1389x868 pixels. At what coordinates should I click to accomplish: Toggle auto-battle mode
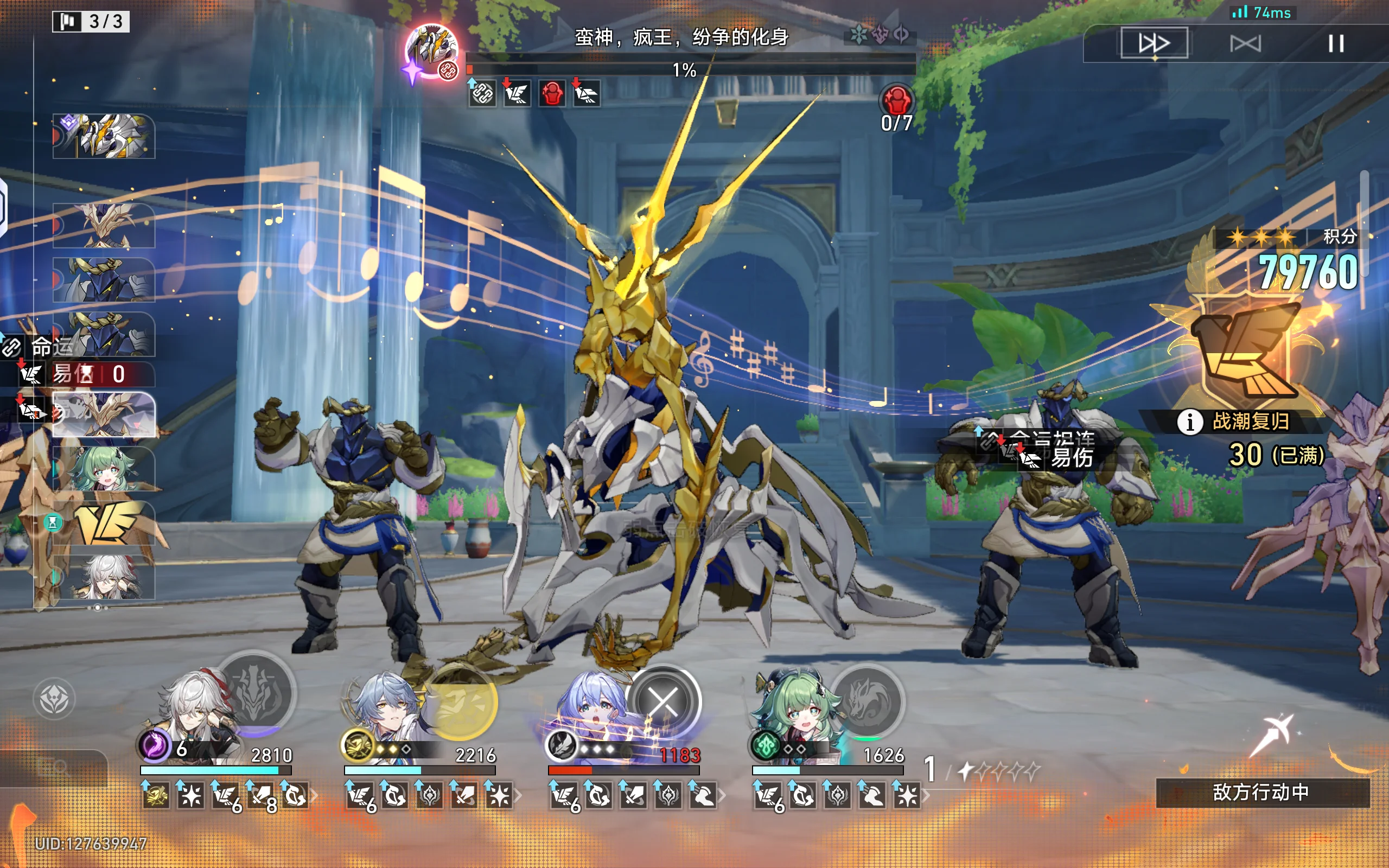(1245, 43)
